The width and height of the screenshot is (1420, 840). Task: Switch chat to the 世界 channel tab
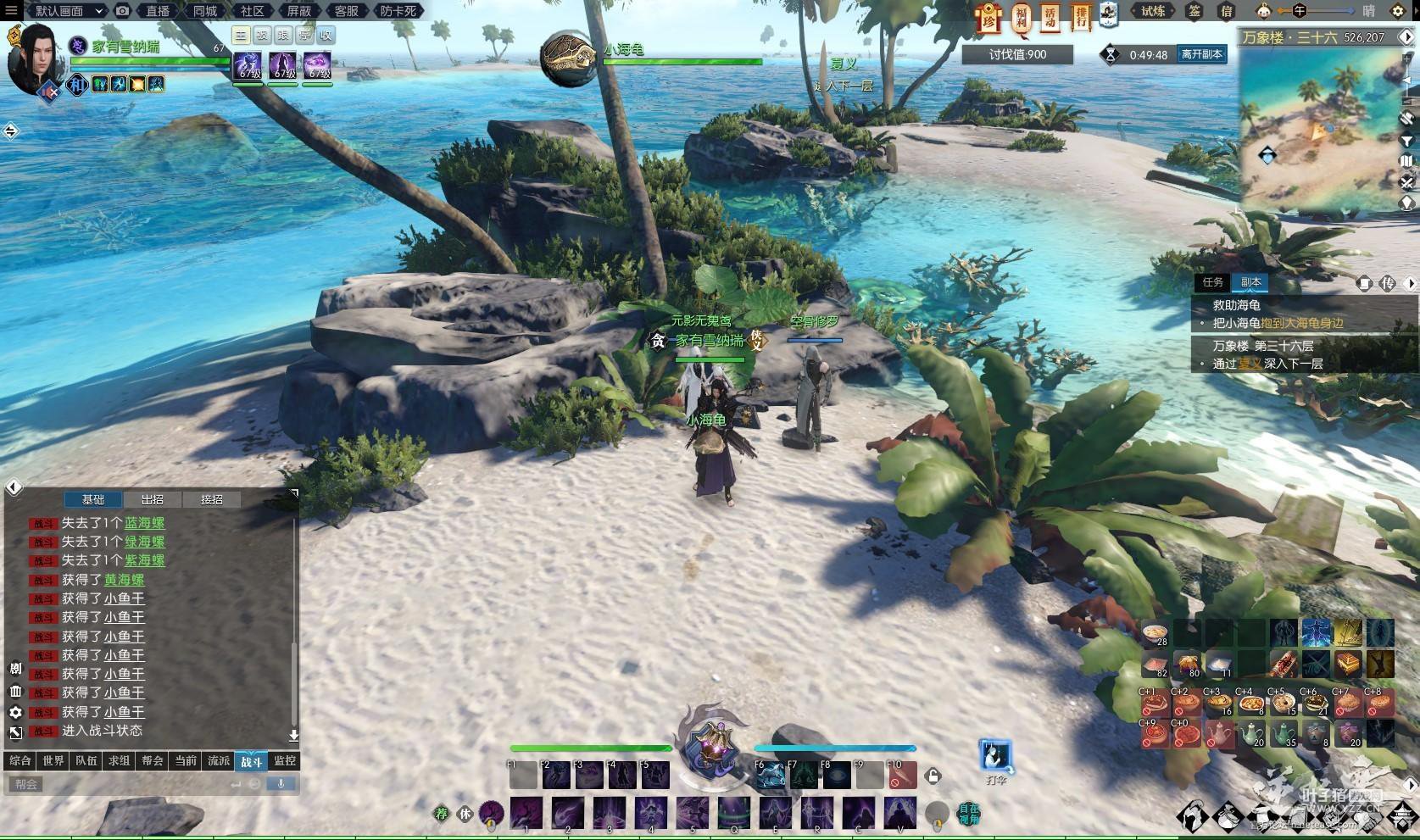click(53, 760)
